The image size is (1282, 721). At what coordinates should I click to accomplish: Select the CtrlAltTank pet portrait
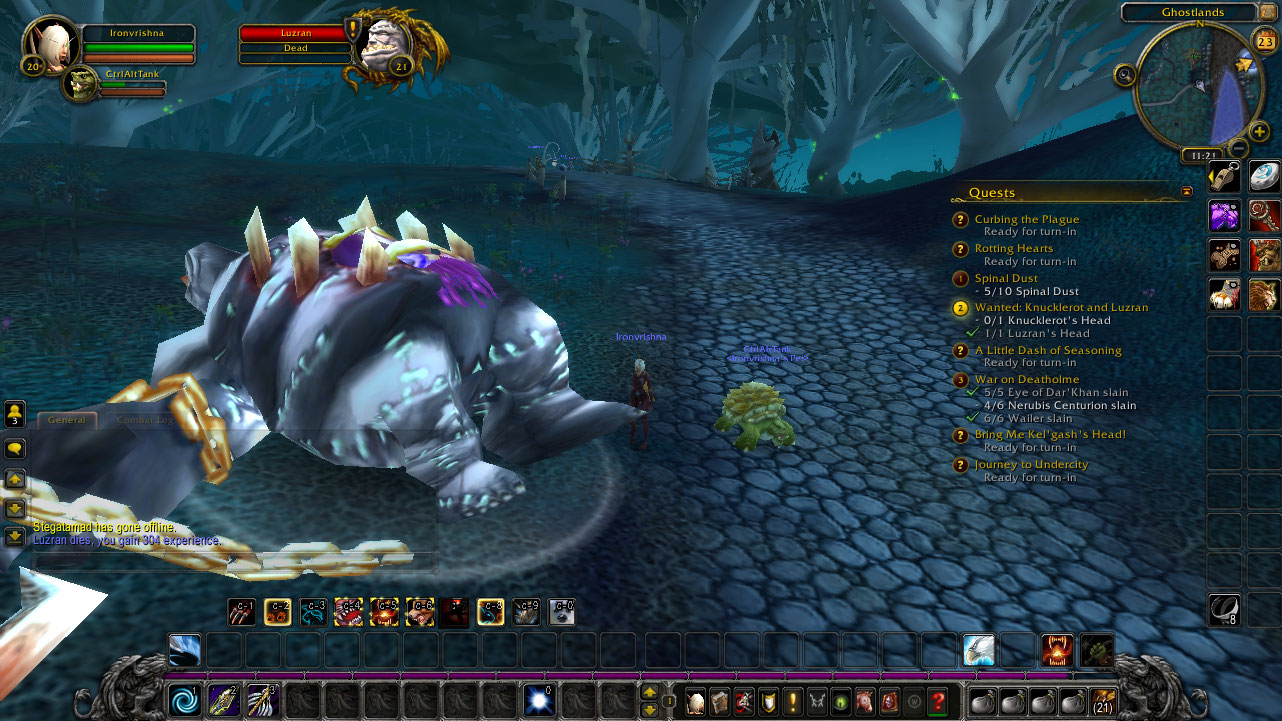click(80, 84)
